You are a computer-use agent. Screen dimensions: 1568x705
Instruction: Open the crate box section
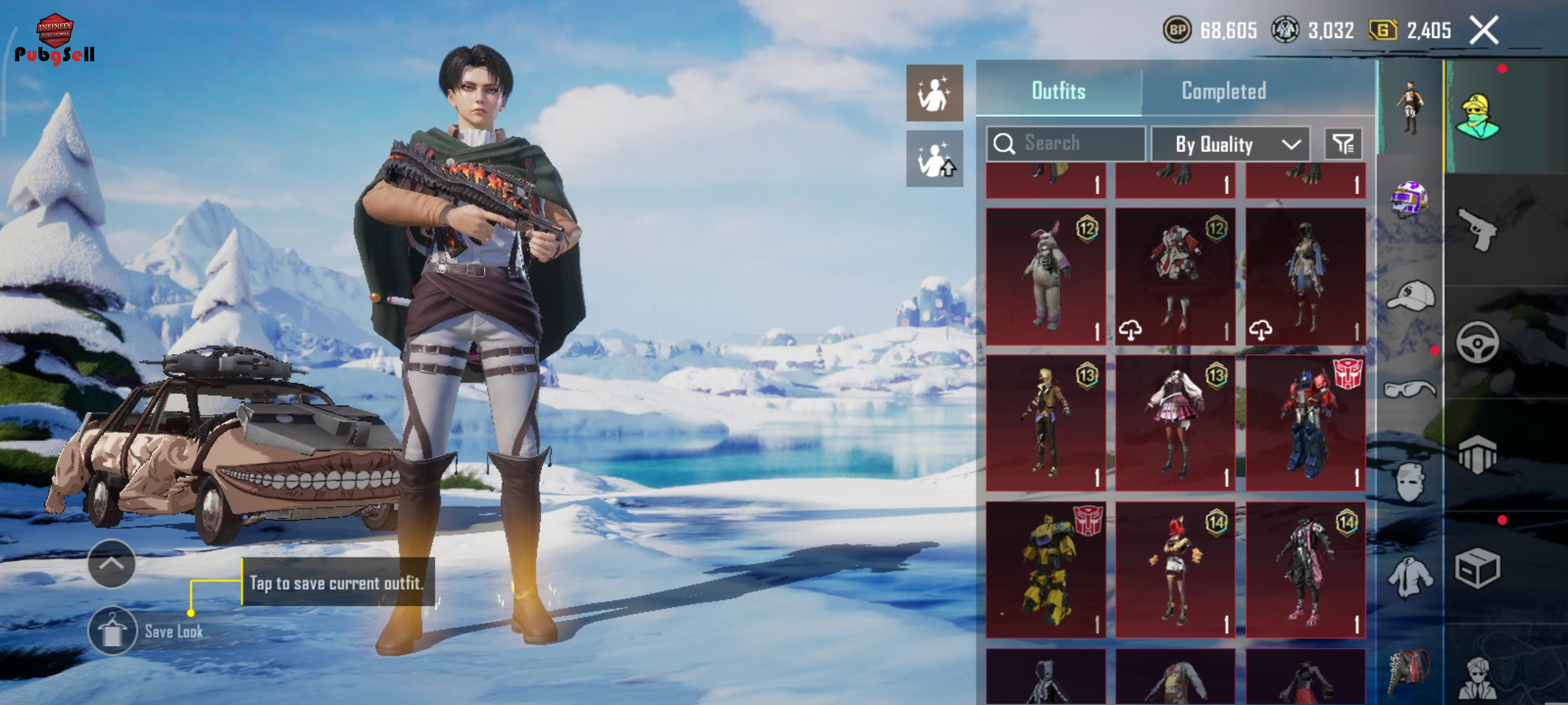coord(1478,568)
